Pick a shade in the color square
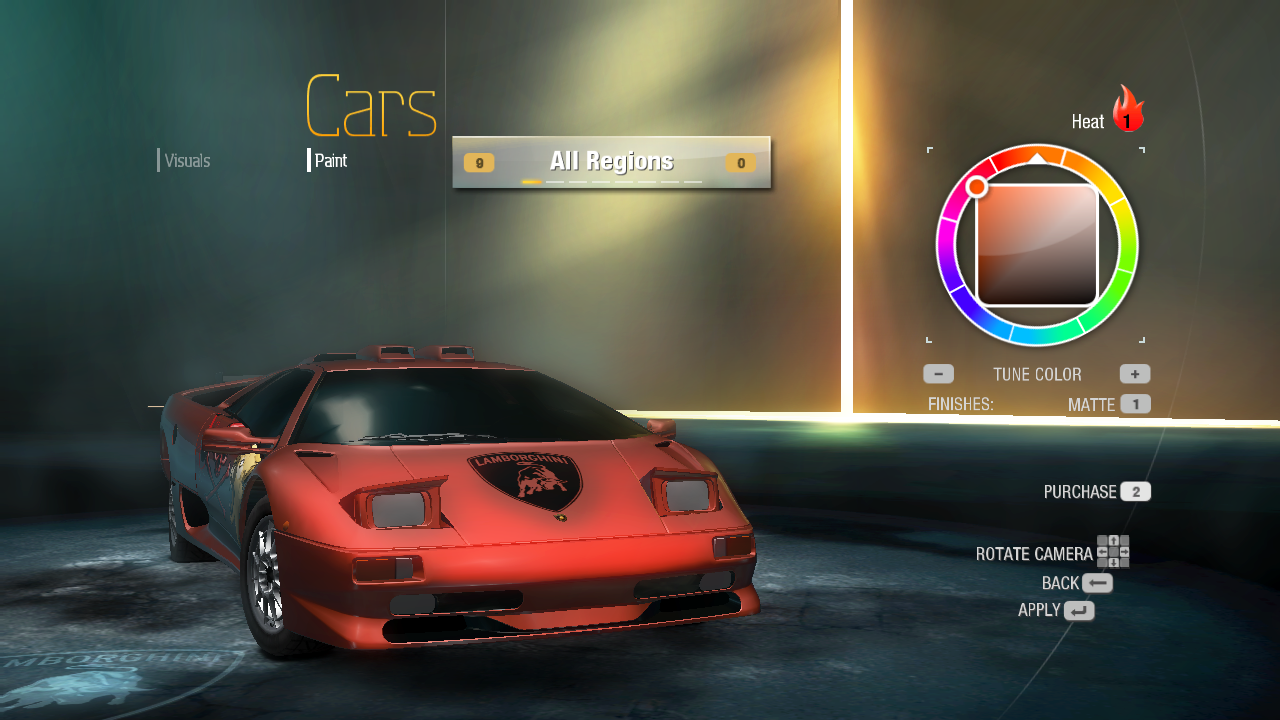This screenshot has height=720, width=1280. click(1037, 245)
